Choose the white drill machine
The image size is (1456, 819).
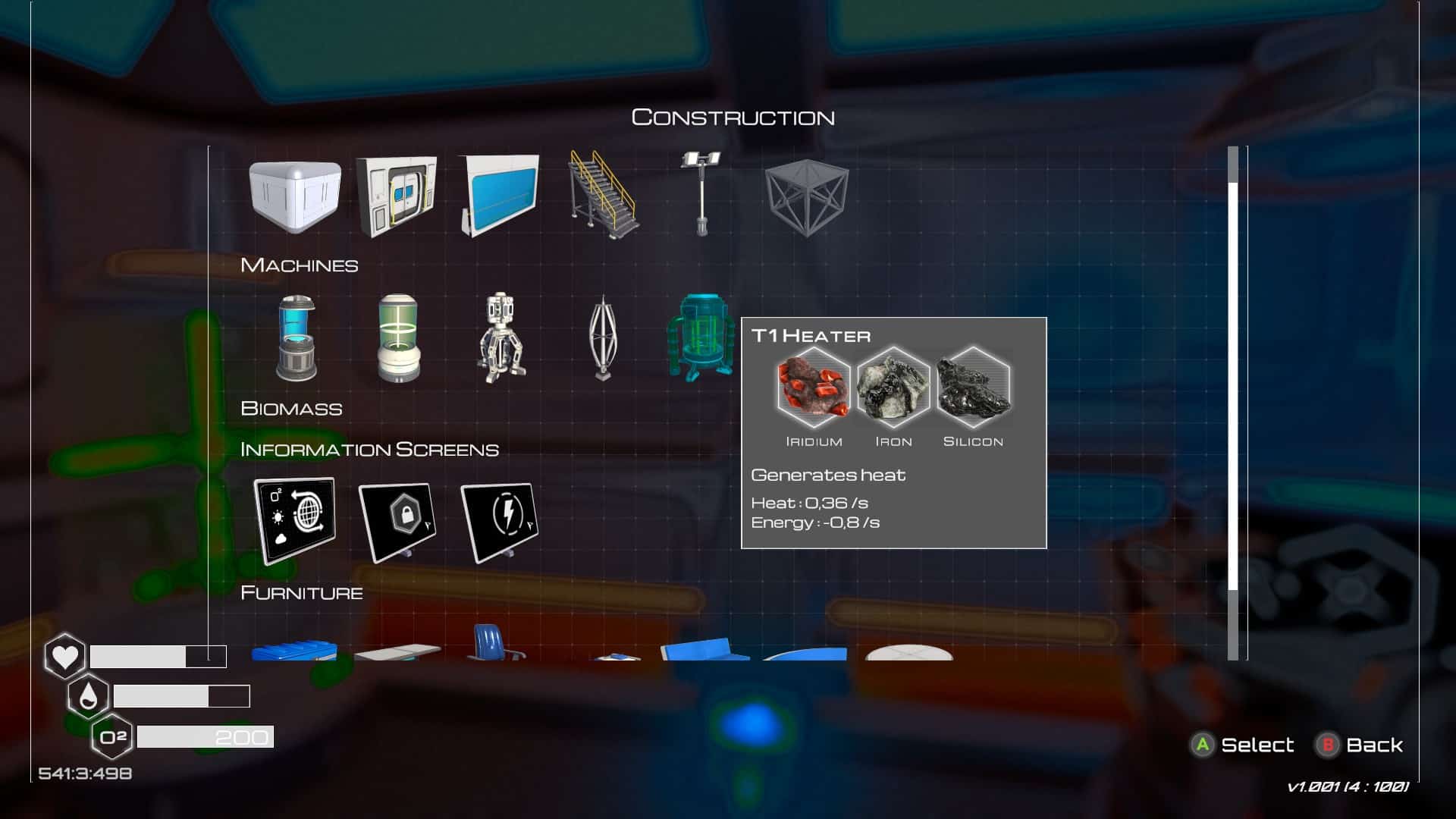point(500,338)
